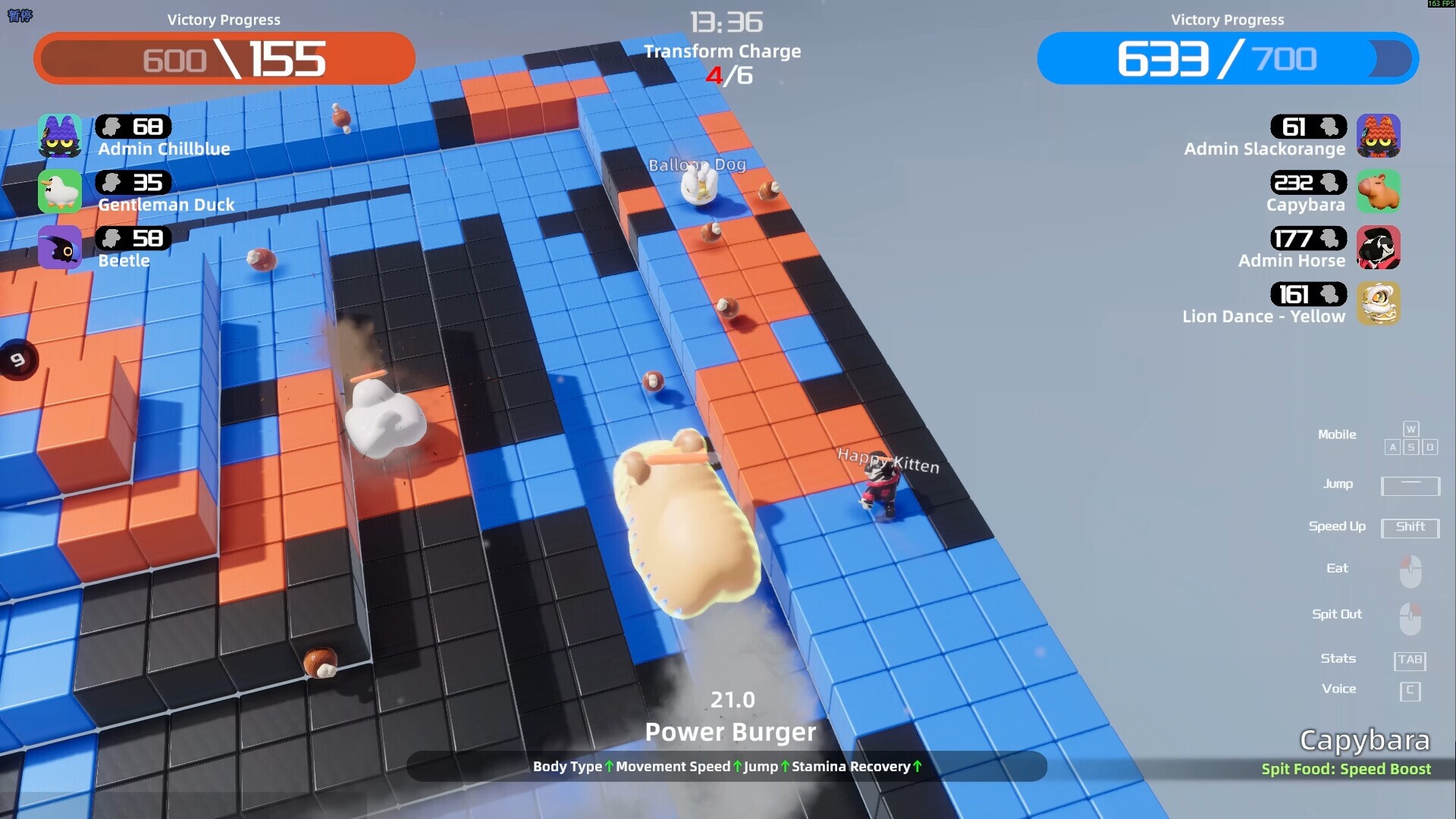Toggle the W key in Mobile controls
Image resolution: width=1456 pixels, height=819 pixels.
1410,429
